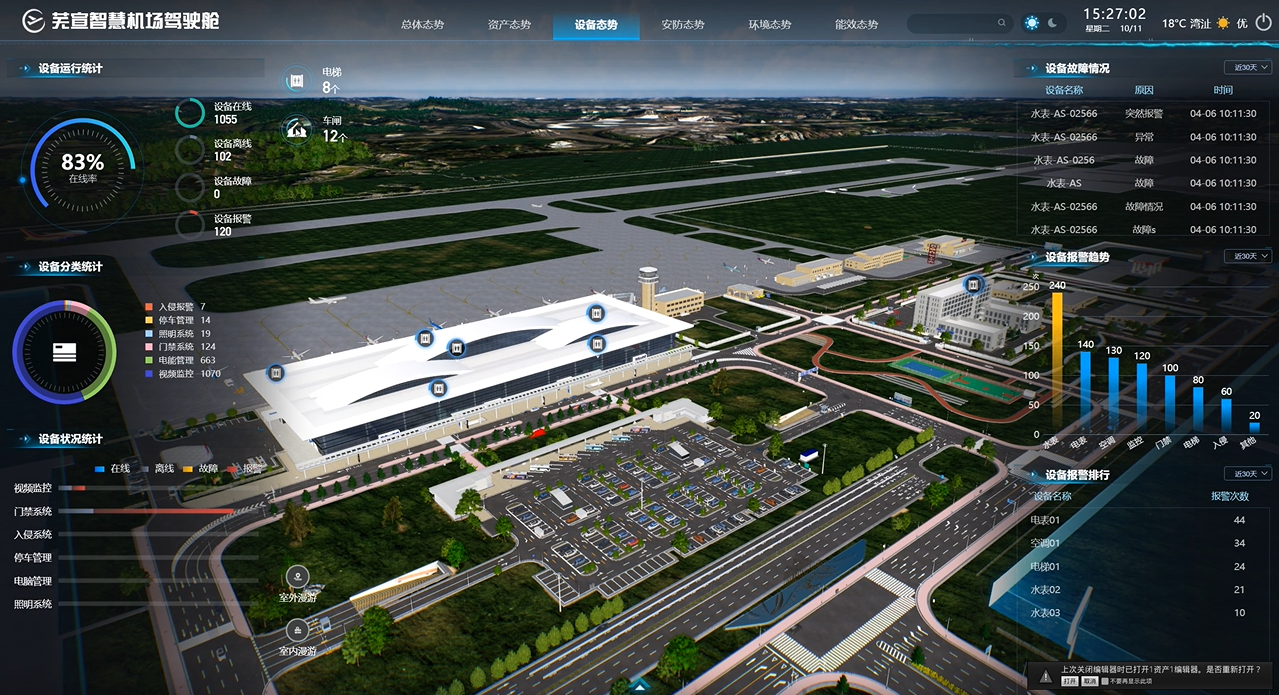The image size is (1279, 695).
Task: Open the 资产态势 tab
Action: (509, 24)
